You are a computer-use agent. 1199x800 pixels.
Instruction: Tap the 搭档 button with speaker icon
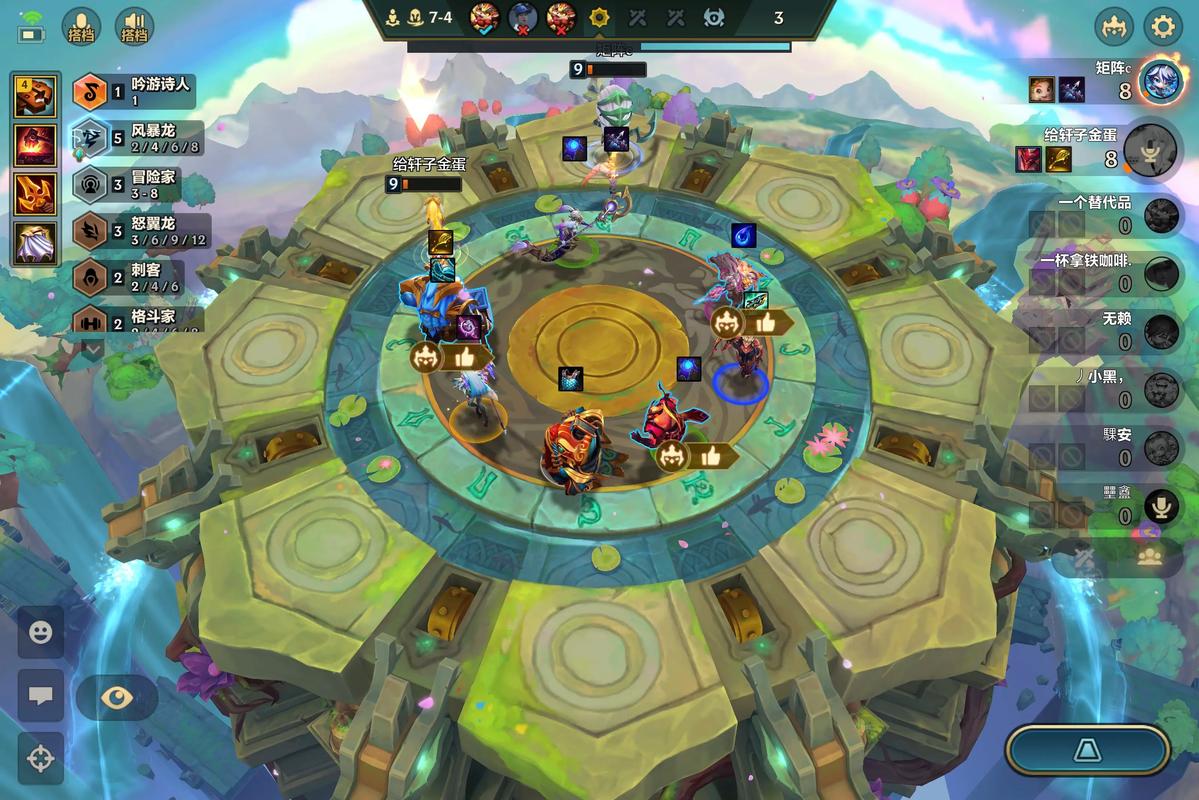pos(134,27)
